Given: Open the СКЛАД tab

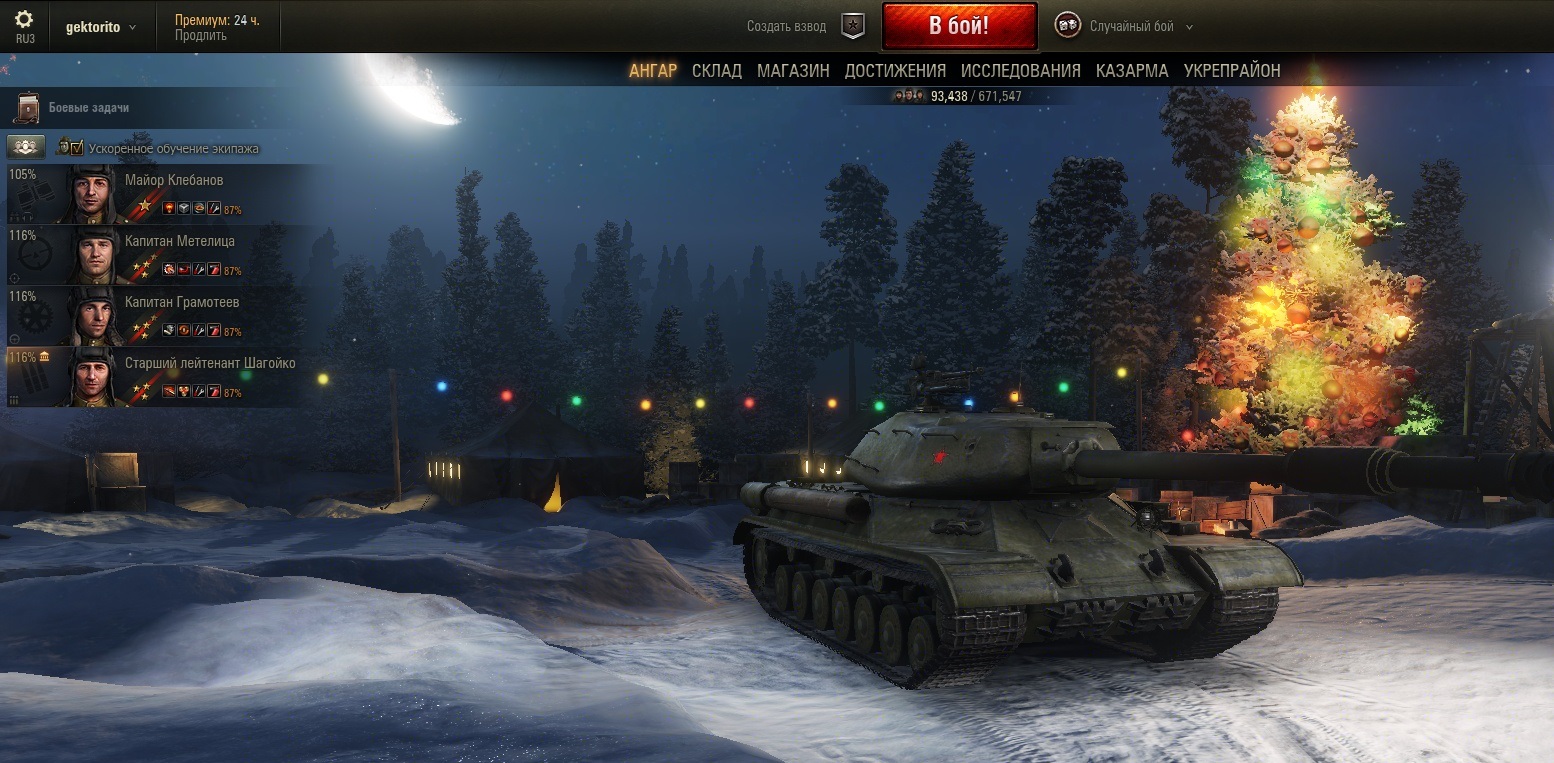Looking at the screenshot, I should pos(717,70).
